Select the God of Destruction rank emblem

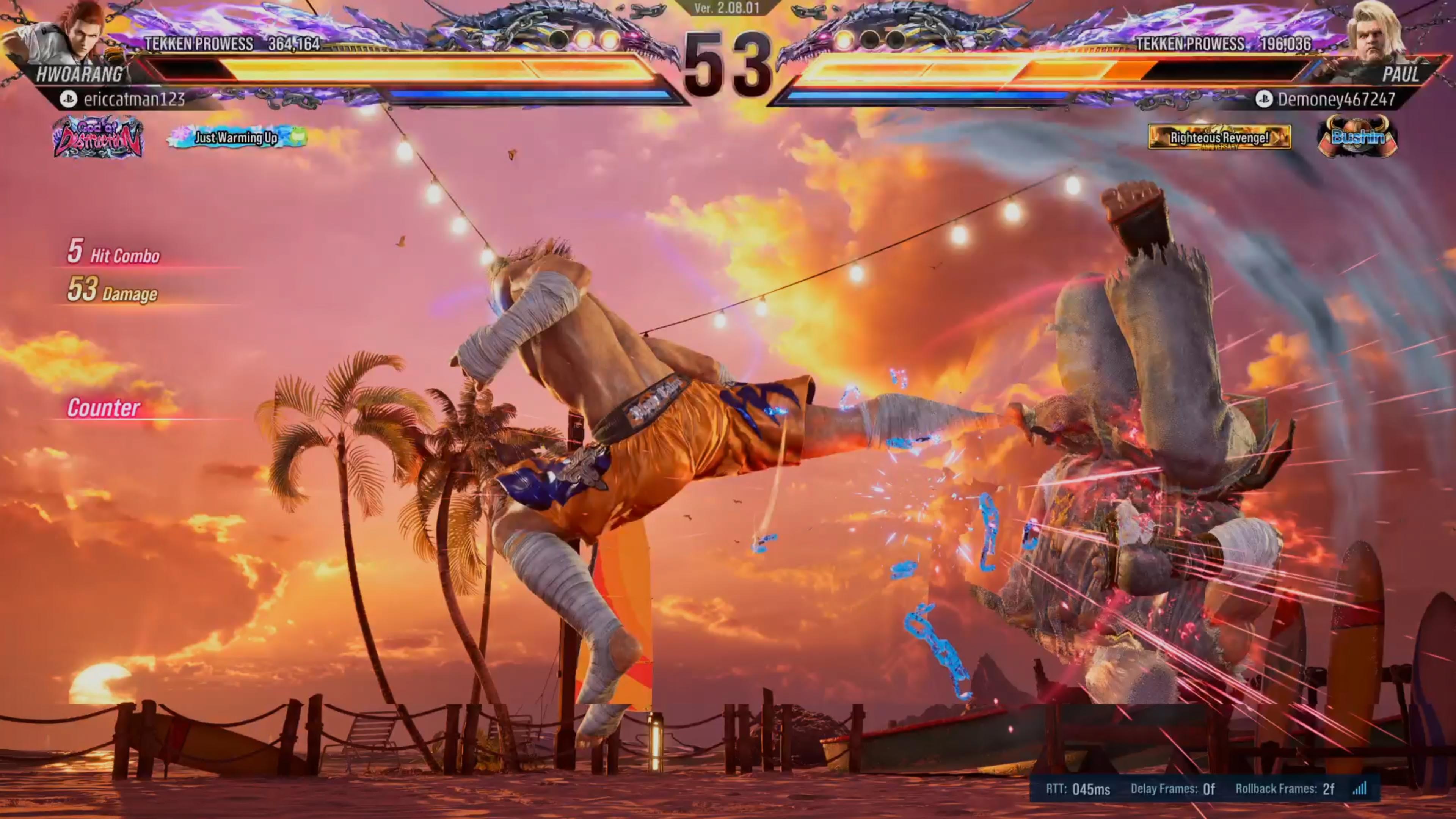pos(98,137)
